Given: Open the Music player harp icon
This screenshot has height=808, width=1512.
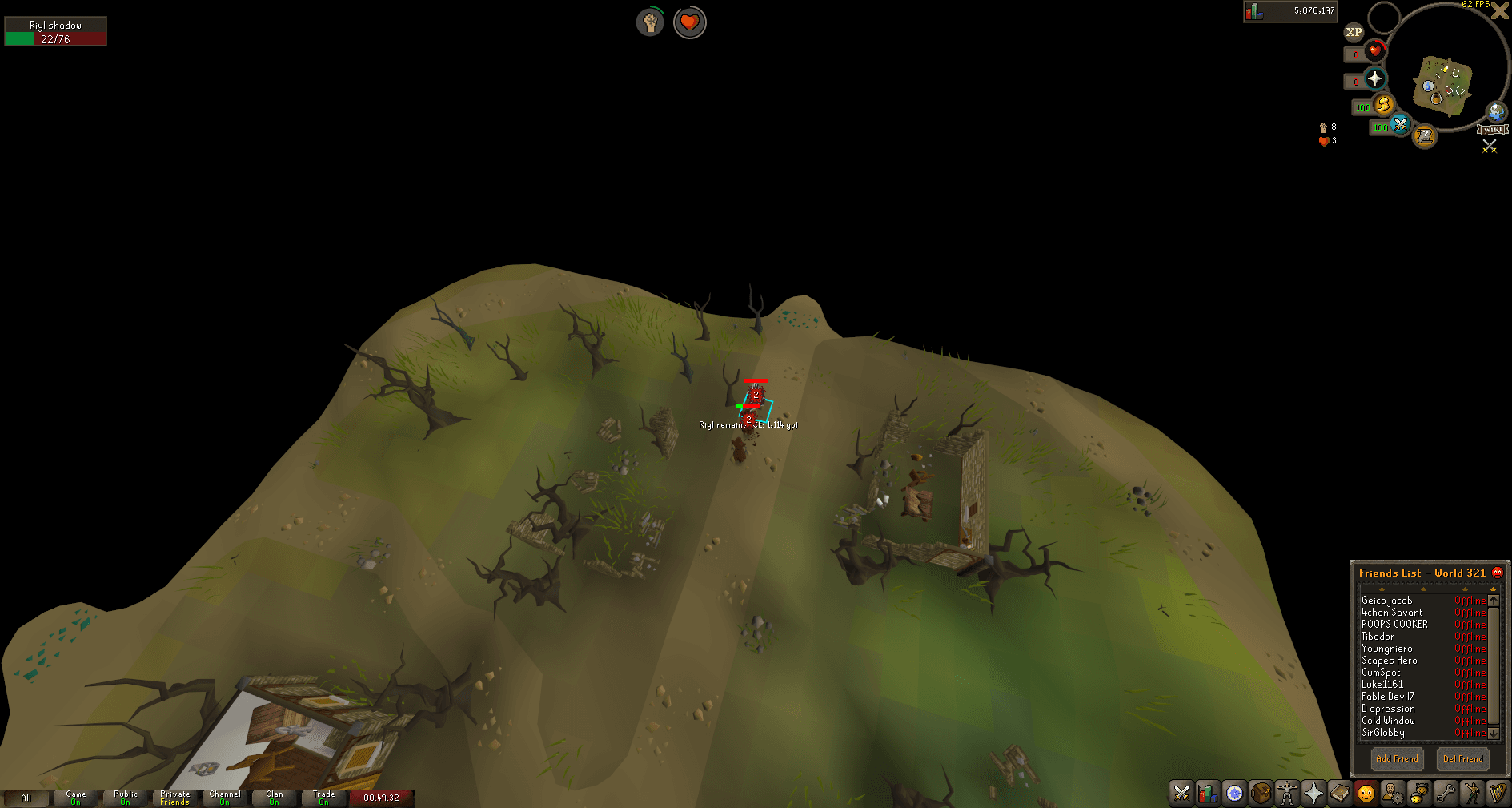Looking at the screenshot, I should point(1498,794).
